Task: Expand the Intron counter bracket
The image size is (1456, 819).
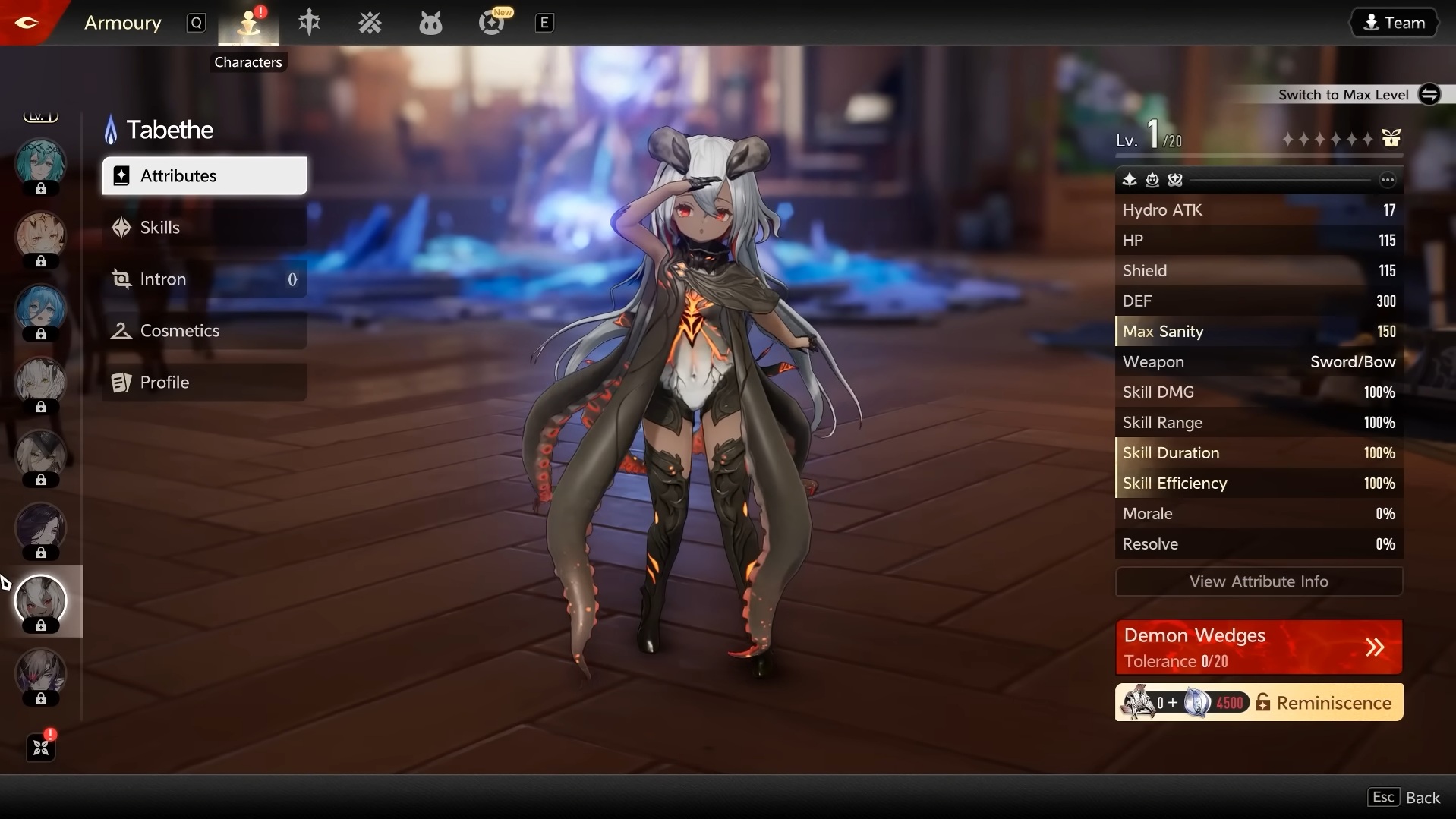Action: [292, 280]
